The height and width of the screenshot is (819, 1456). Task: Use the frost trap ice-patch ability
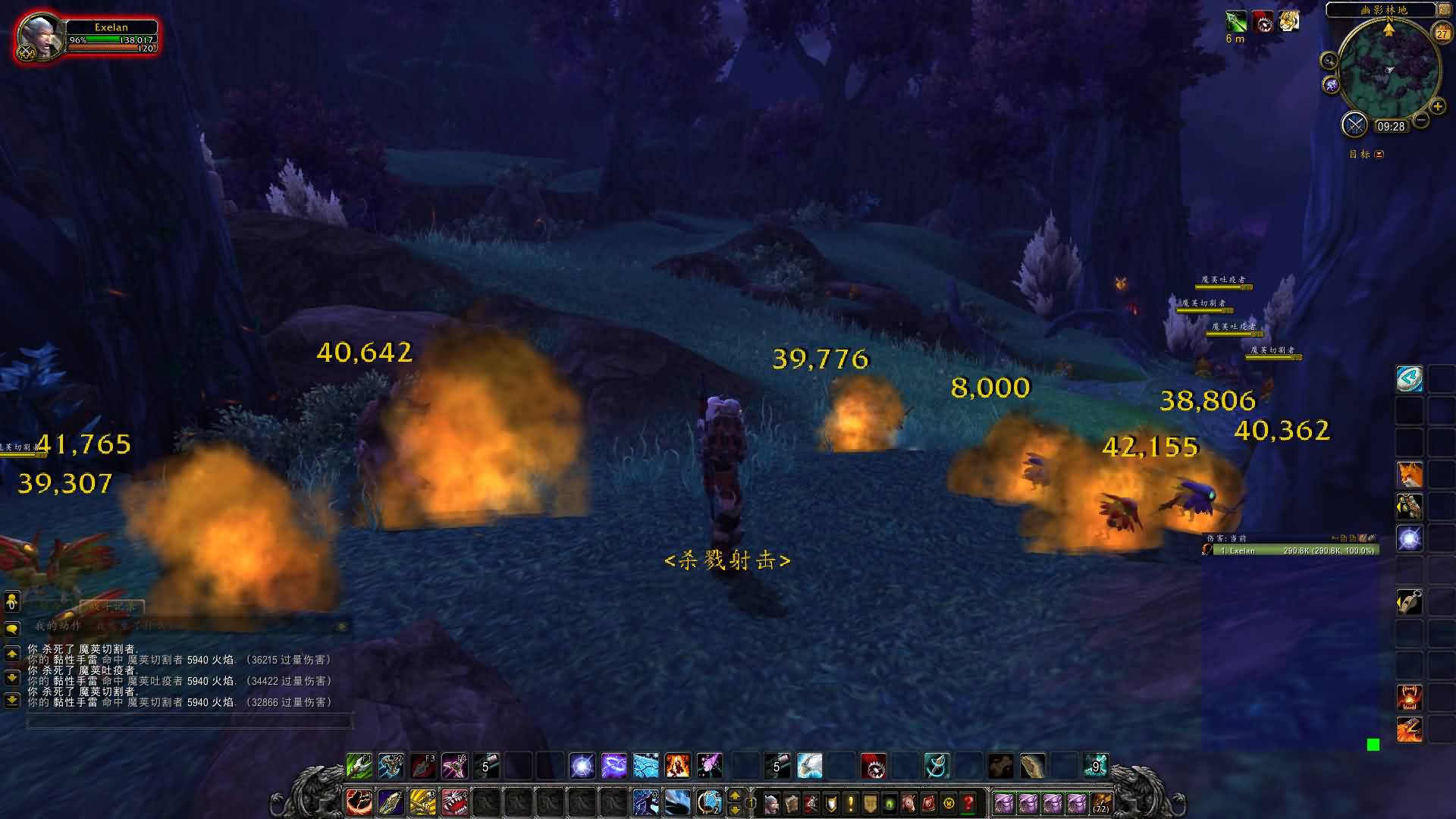pos(645,766)
